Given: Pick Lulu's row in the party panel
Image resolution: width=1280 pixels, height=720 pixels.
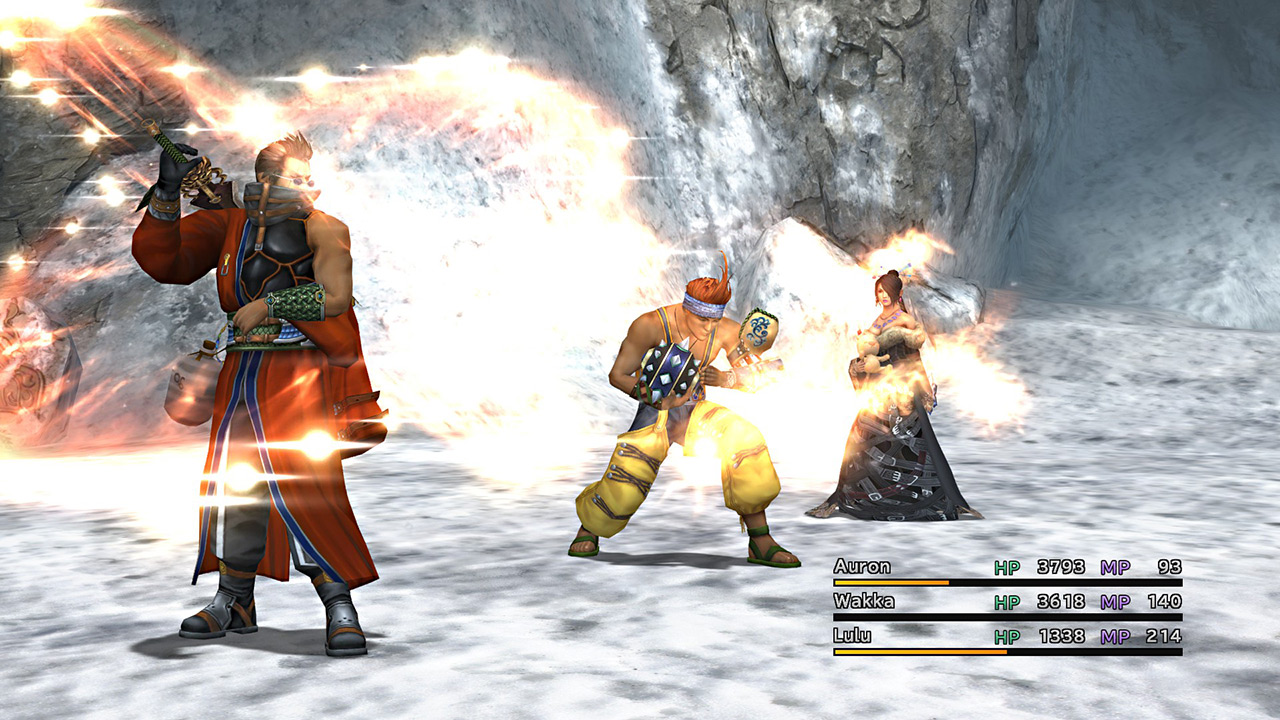Looking at the screenshot, I should tap(1006, 637).
